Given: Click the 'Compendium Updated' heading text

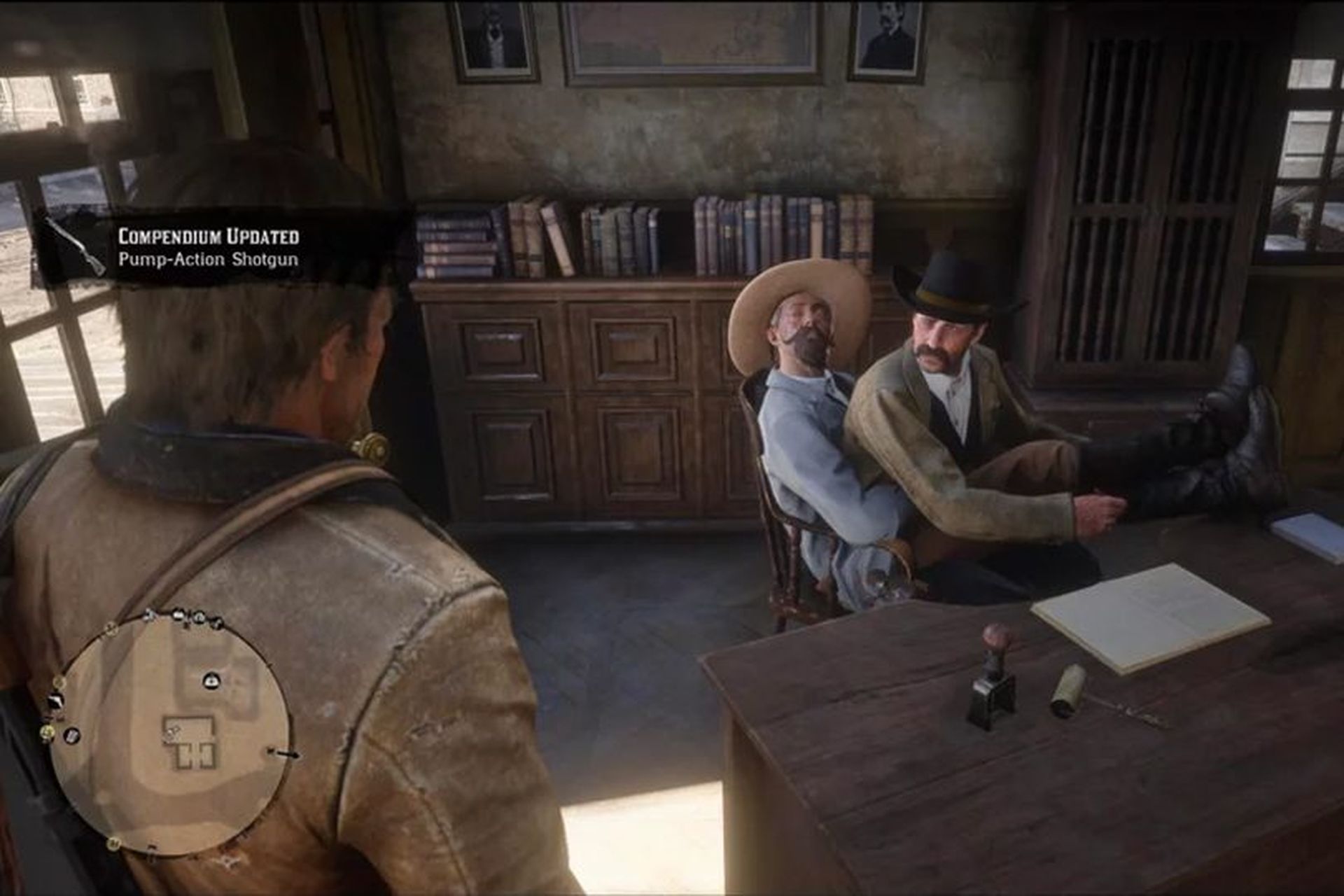Looking at the screenshot, I should 208,236.
